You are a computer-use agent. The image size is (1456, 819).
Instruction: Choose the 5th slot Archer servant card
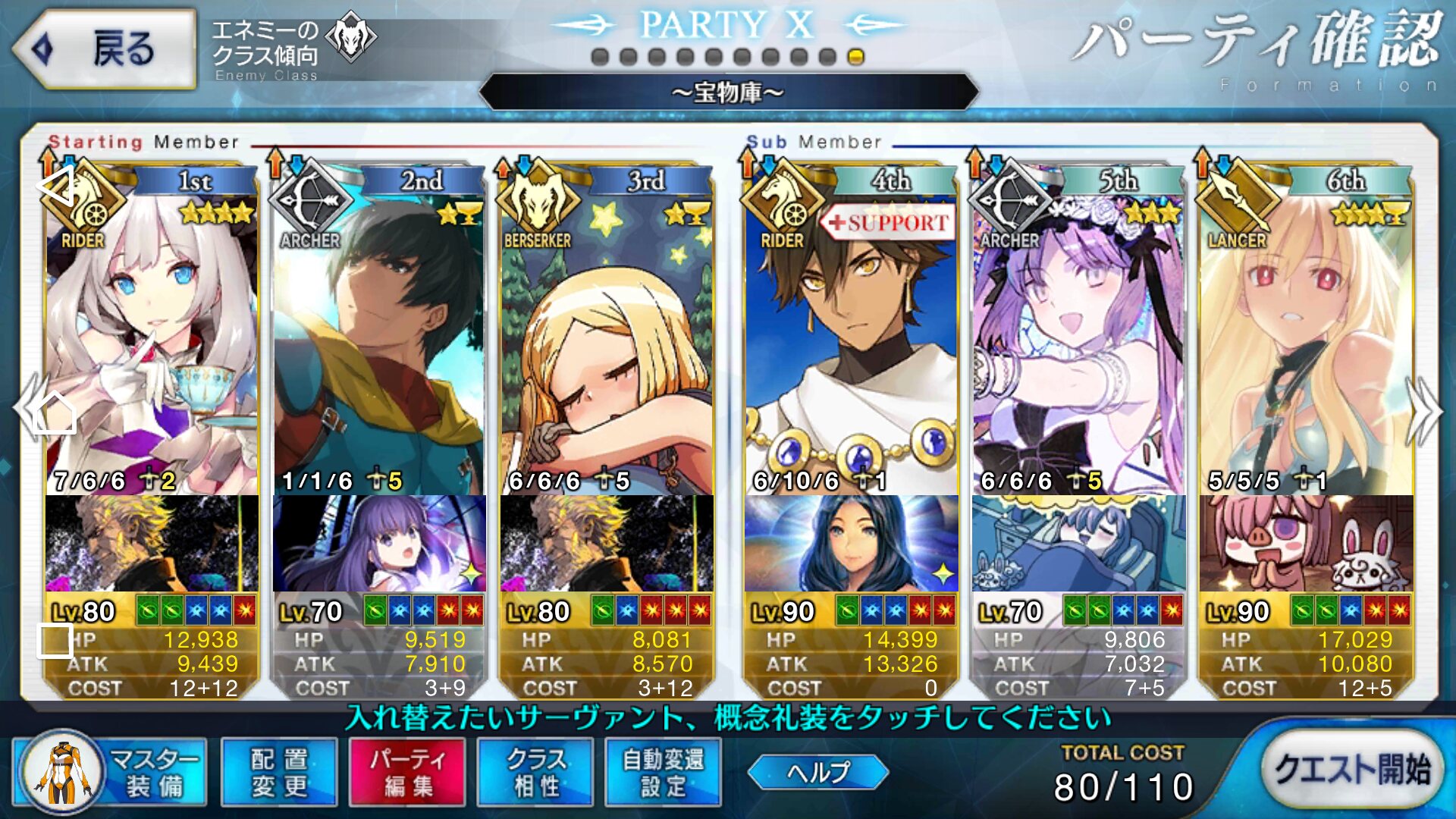coord(1078,334)
